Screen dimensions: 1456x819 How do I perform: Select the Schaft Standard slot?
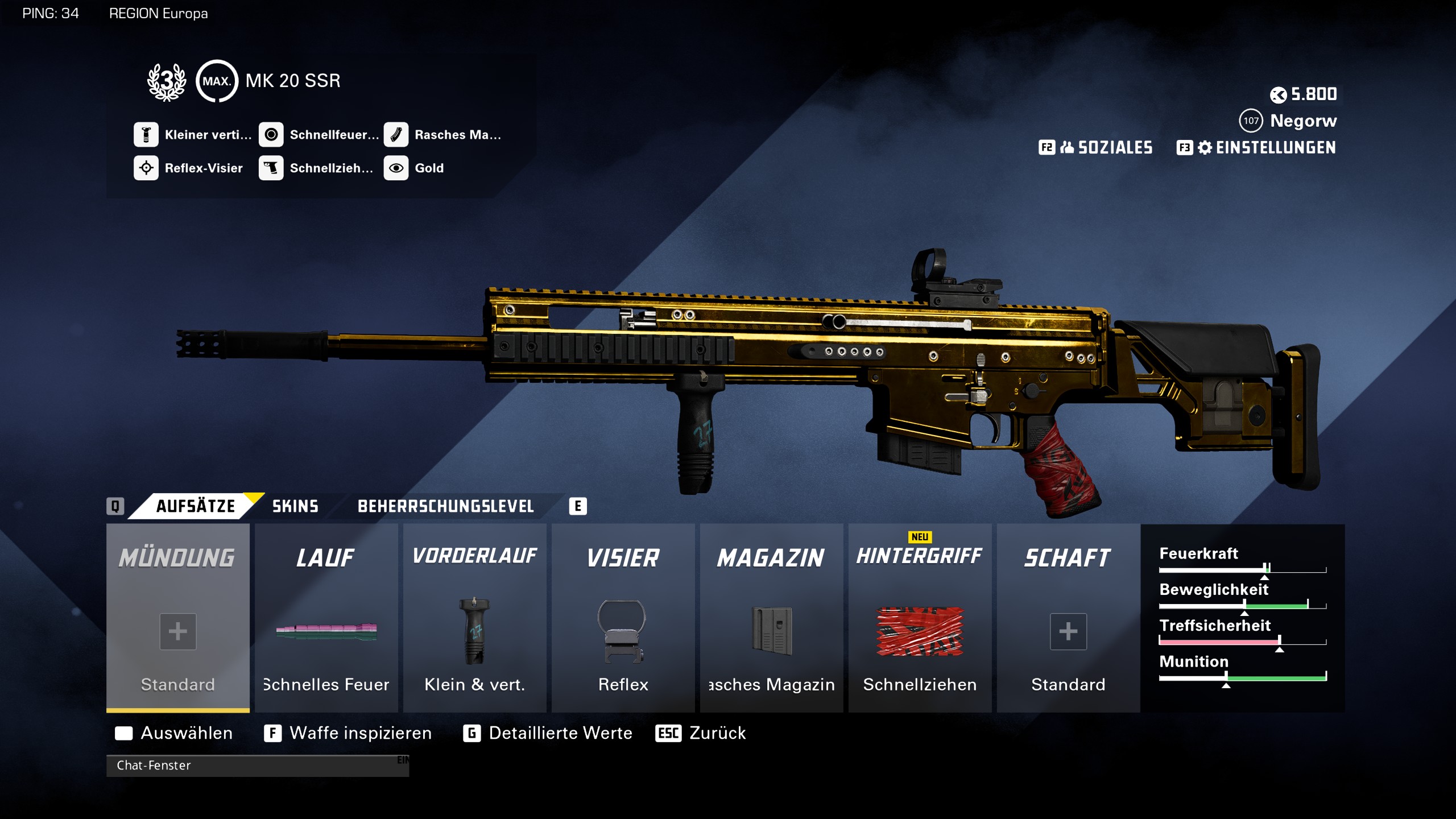coord(1068,618)
